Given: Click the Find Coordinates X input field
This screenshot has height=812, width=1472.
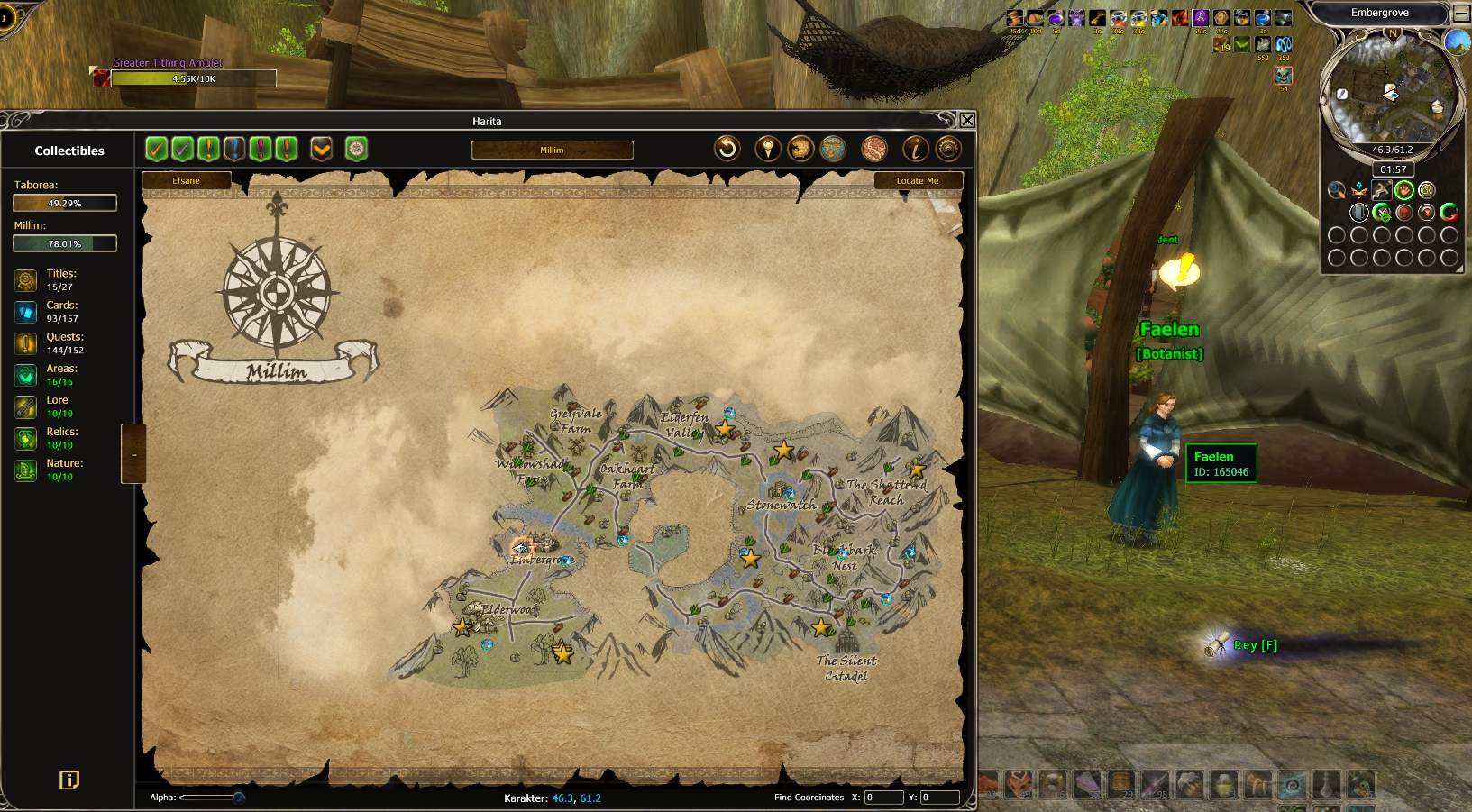Looking at the screenshot, I should 882,798.
